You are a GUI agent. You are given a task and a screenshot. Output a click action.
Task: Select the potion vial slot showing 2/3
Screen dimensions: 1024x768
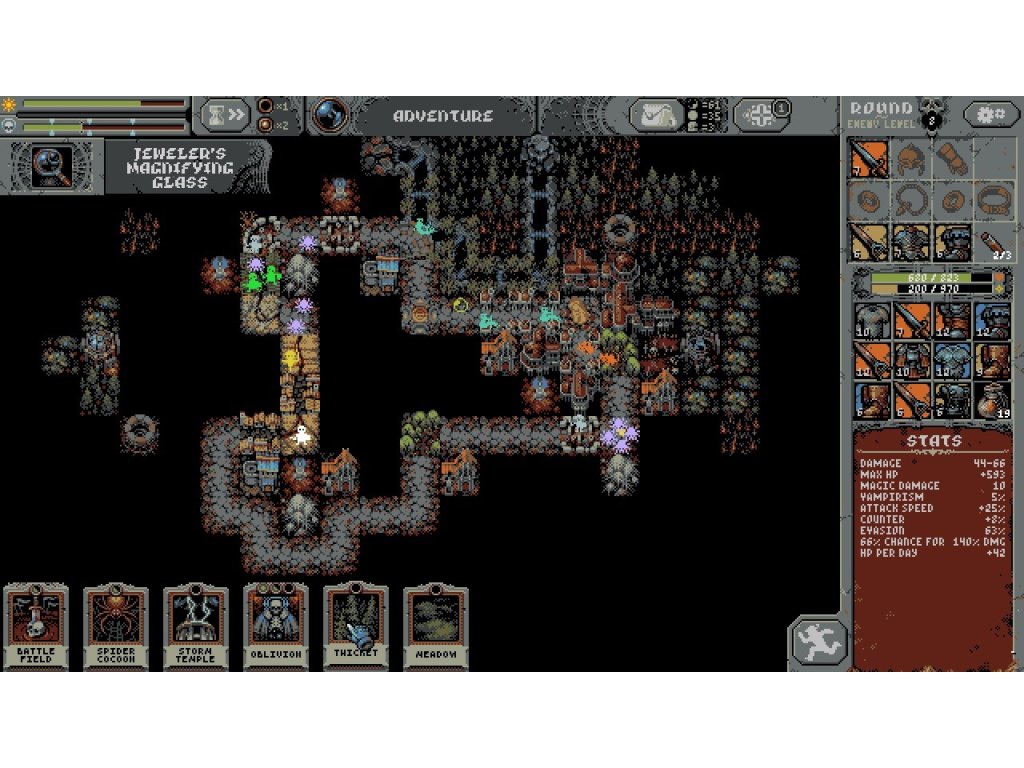point(993,243)
